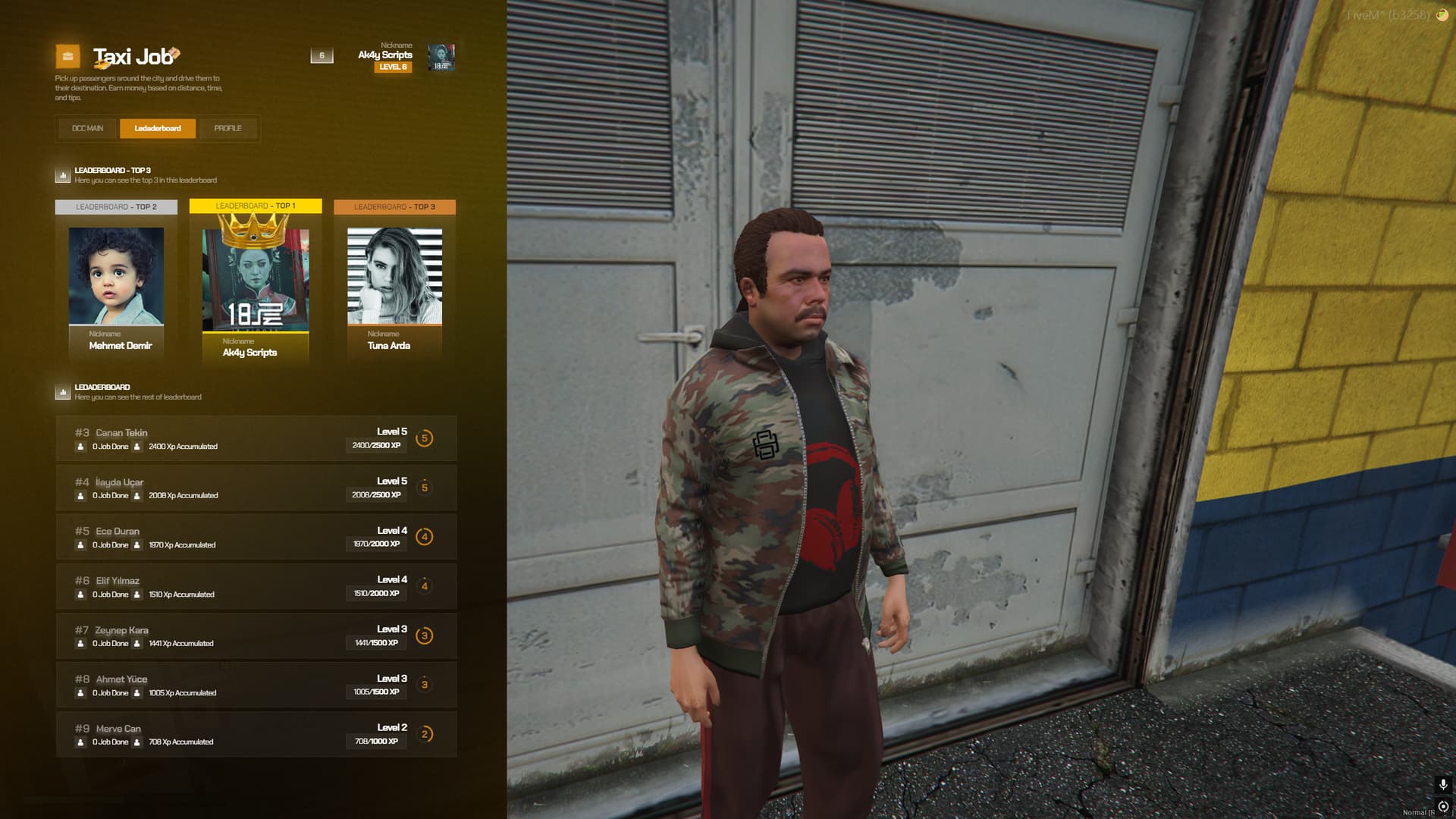Click the Taxi Job logo icon
The width and height of the screenshot is (1456, 819).
67,56
